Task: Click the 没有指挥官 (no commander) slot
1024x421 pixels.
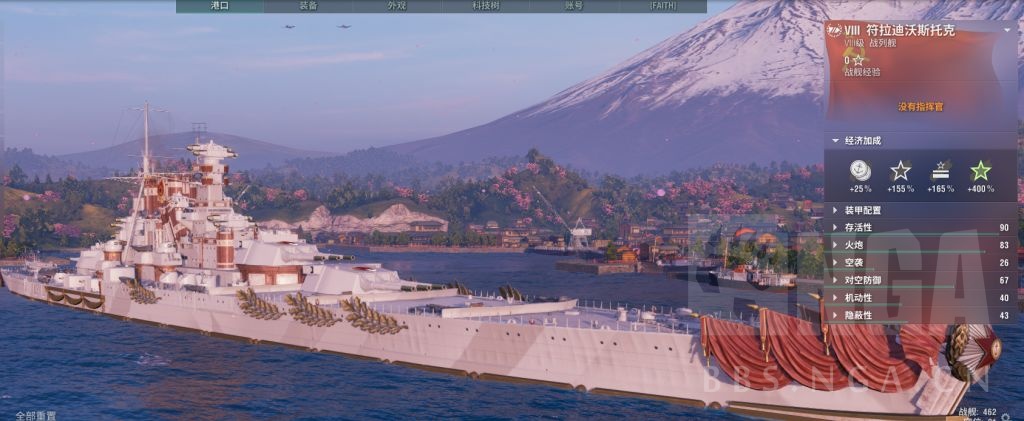Action: click(920, 106)
